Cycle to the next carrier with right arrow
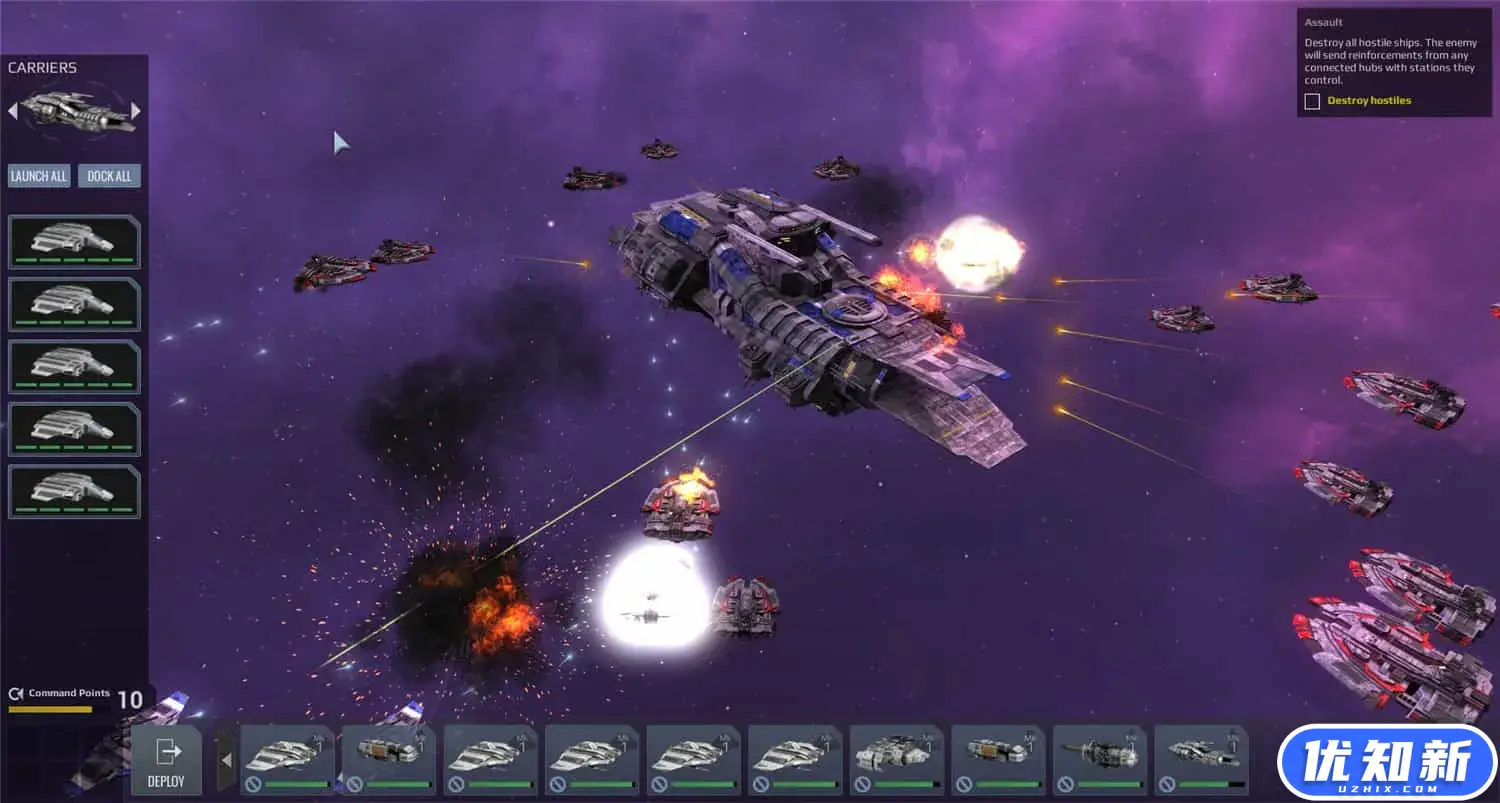 [136, 110]
